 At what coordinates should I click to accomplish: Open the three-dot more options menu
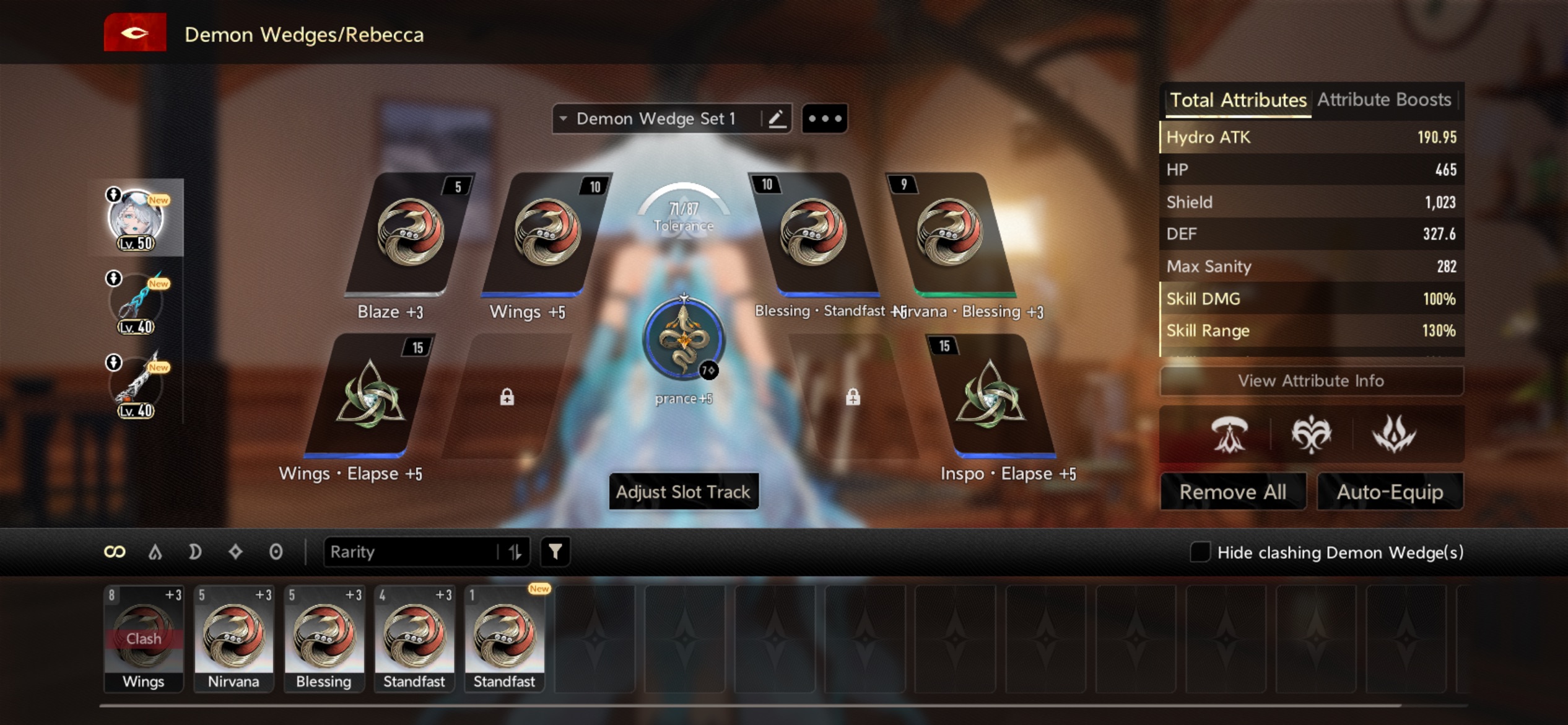point(824,118)
